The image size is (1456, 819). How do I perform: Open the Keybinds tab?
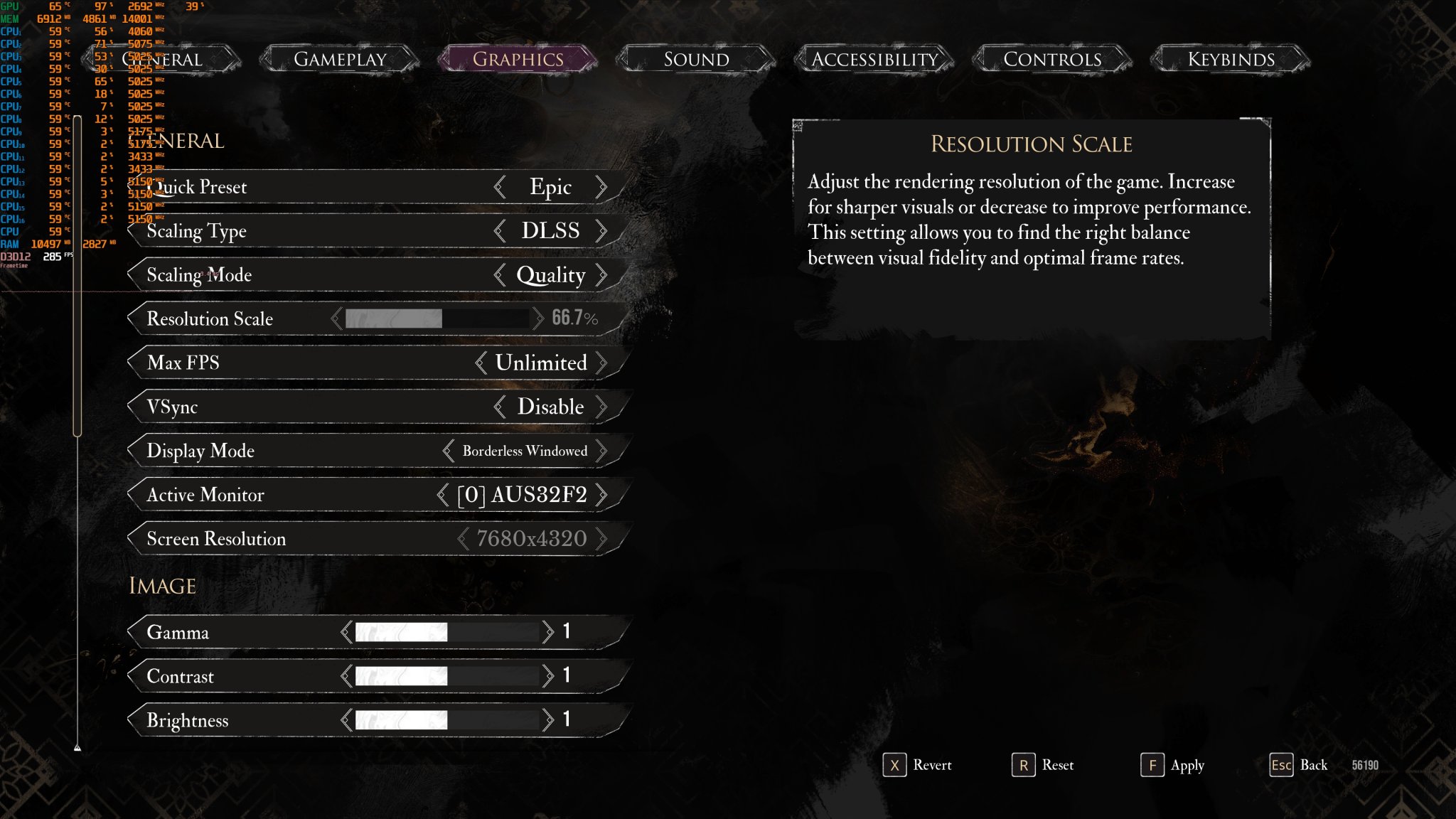click(1231, 59)
